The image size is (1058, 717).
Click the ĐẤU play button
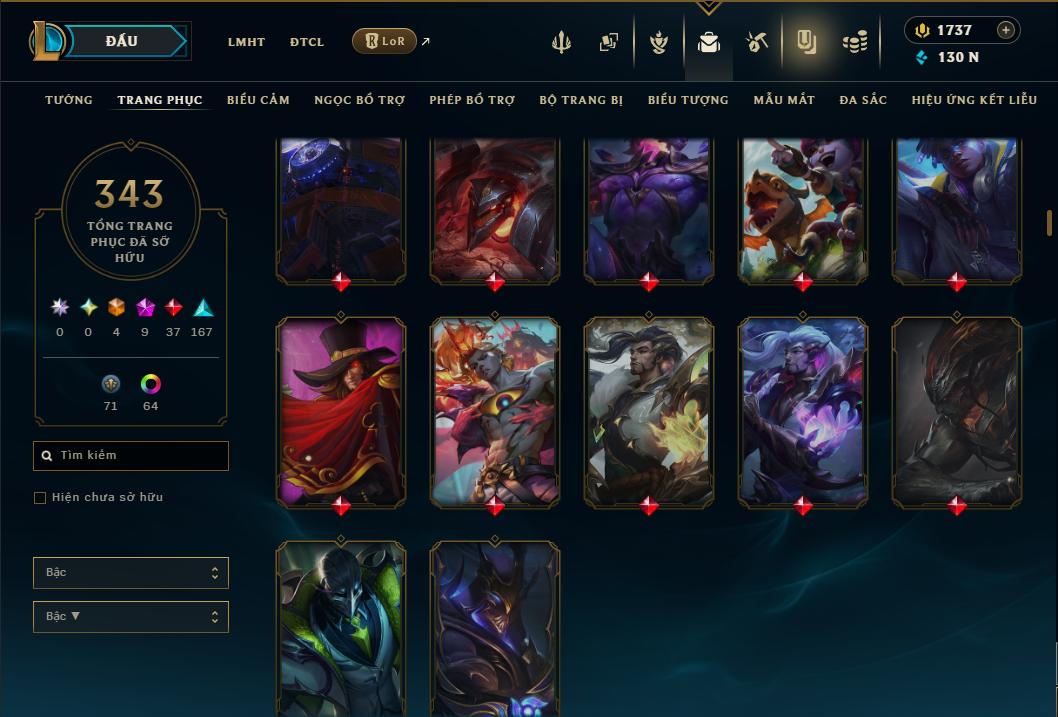coord(122,41)
